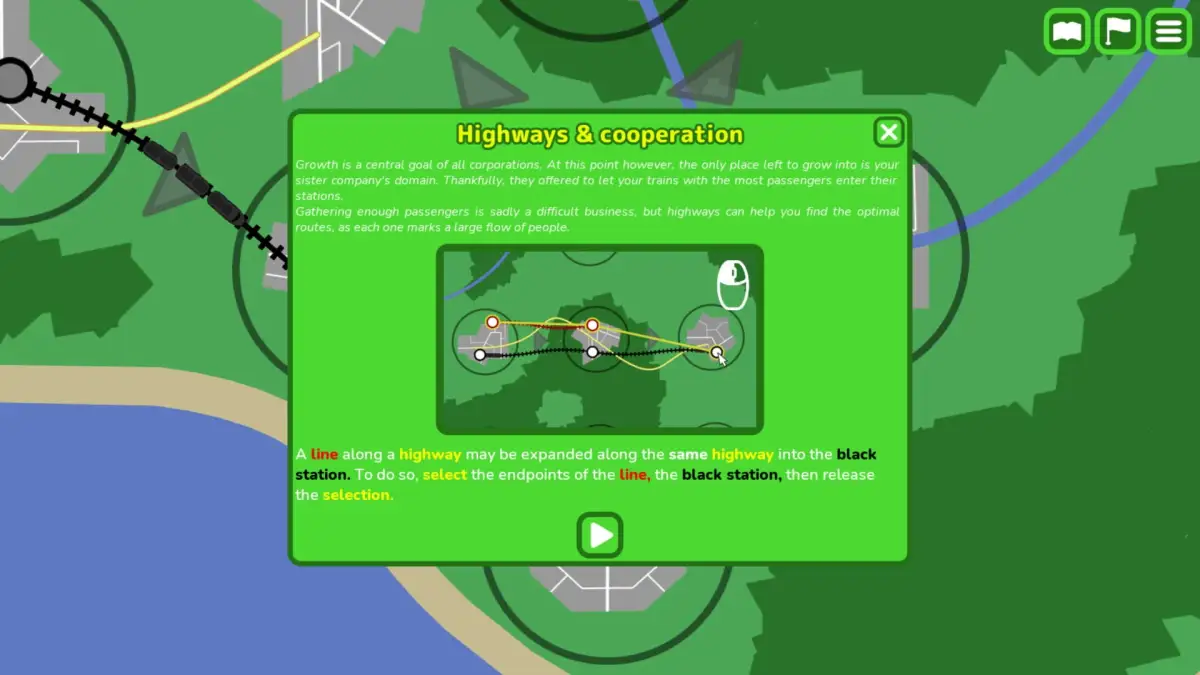Viewport: 1200px width, 675px height.
Task: Open the book guide icon
Action: click(x=1067, y=32)
